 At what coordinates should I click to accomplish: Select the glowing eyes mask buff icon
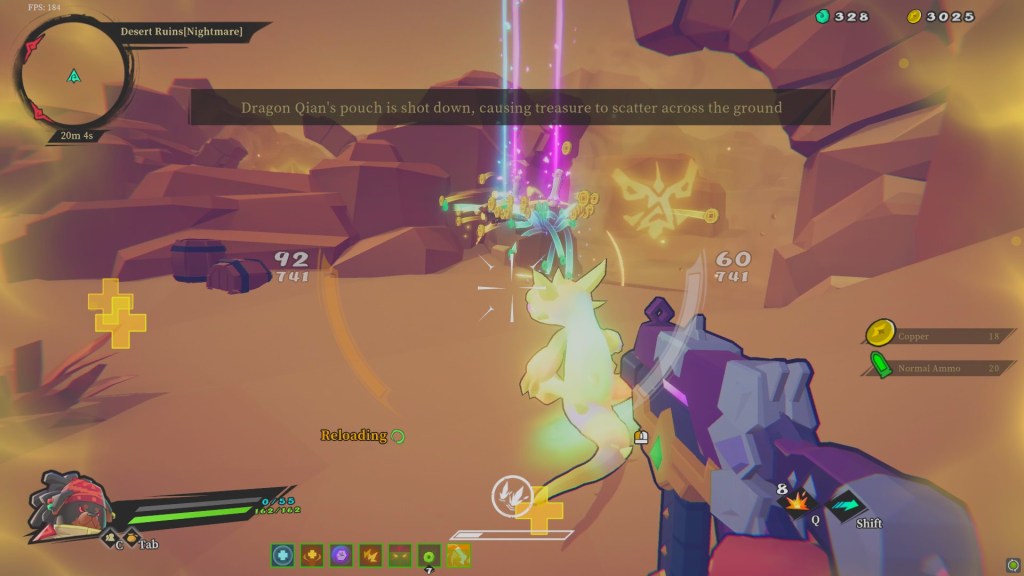coord(400,555)
